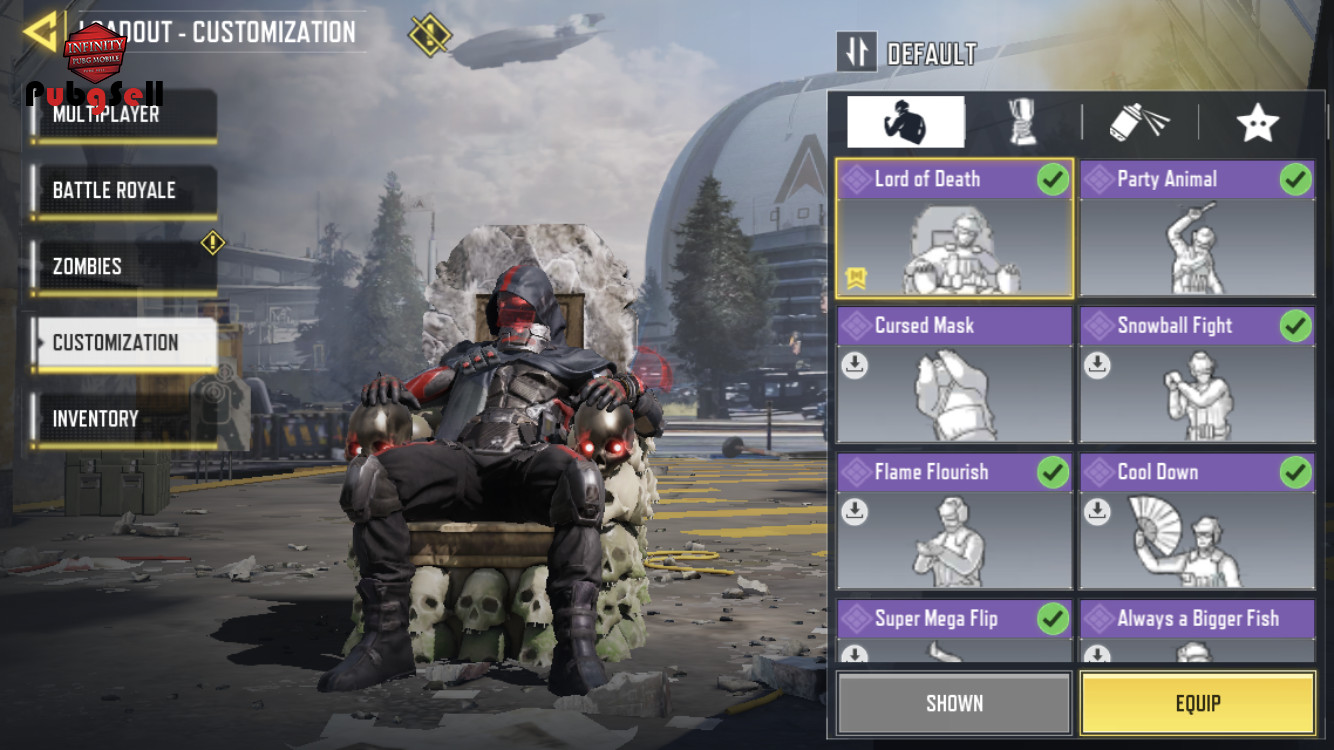Viewport: 1334px width, 750px height.
Task: Pick the Snowball Fight emote
Action: click(x=1197, y=375)
